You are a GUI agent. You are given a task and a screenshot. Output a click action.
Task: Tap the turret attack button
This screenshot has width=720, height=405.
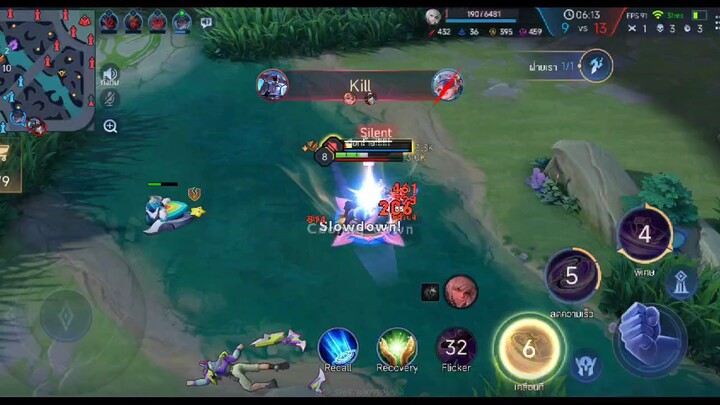(x=682, y=283)
